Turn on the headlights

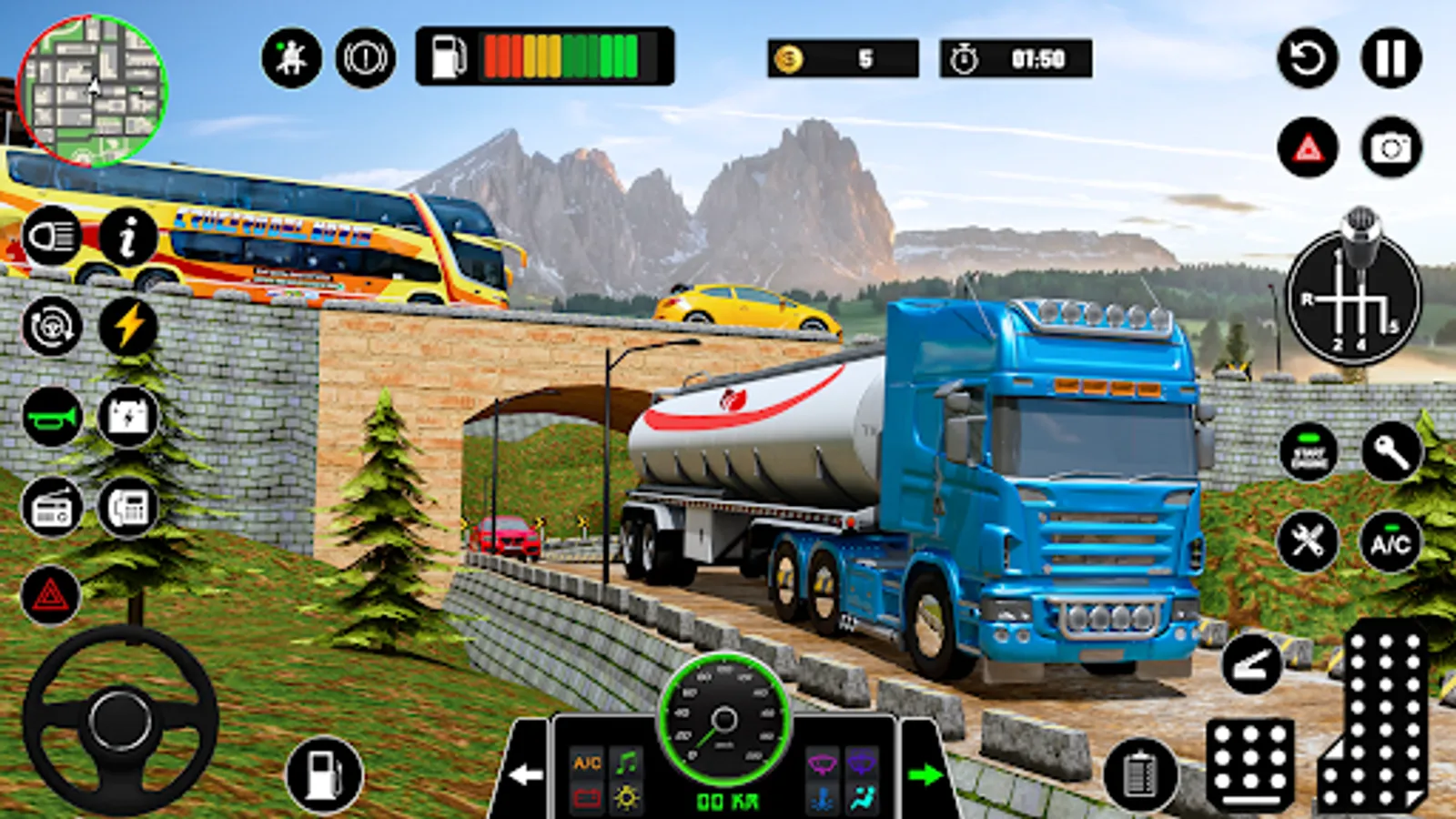[x=52, y=237]
